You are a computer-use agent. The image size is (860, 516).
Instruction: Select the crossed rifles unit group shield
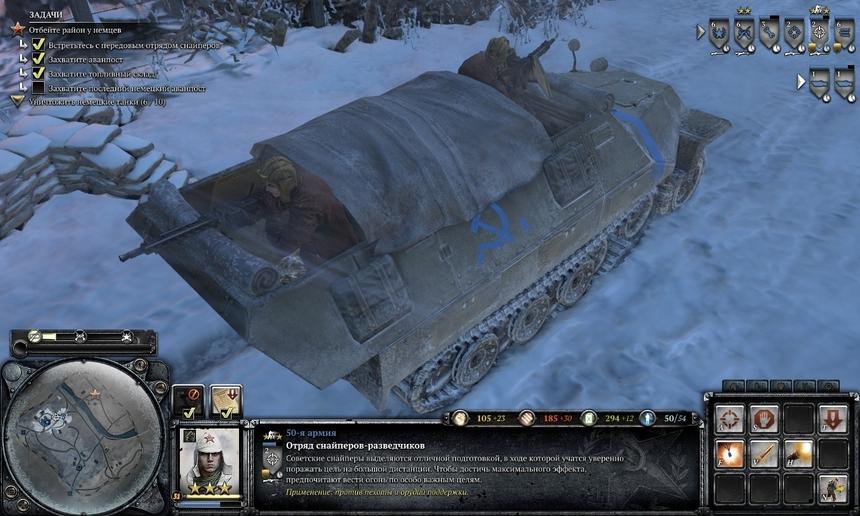pos(743,33)
